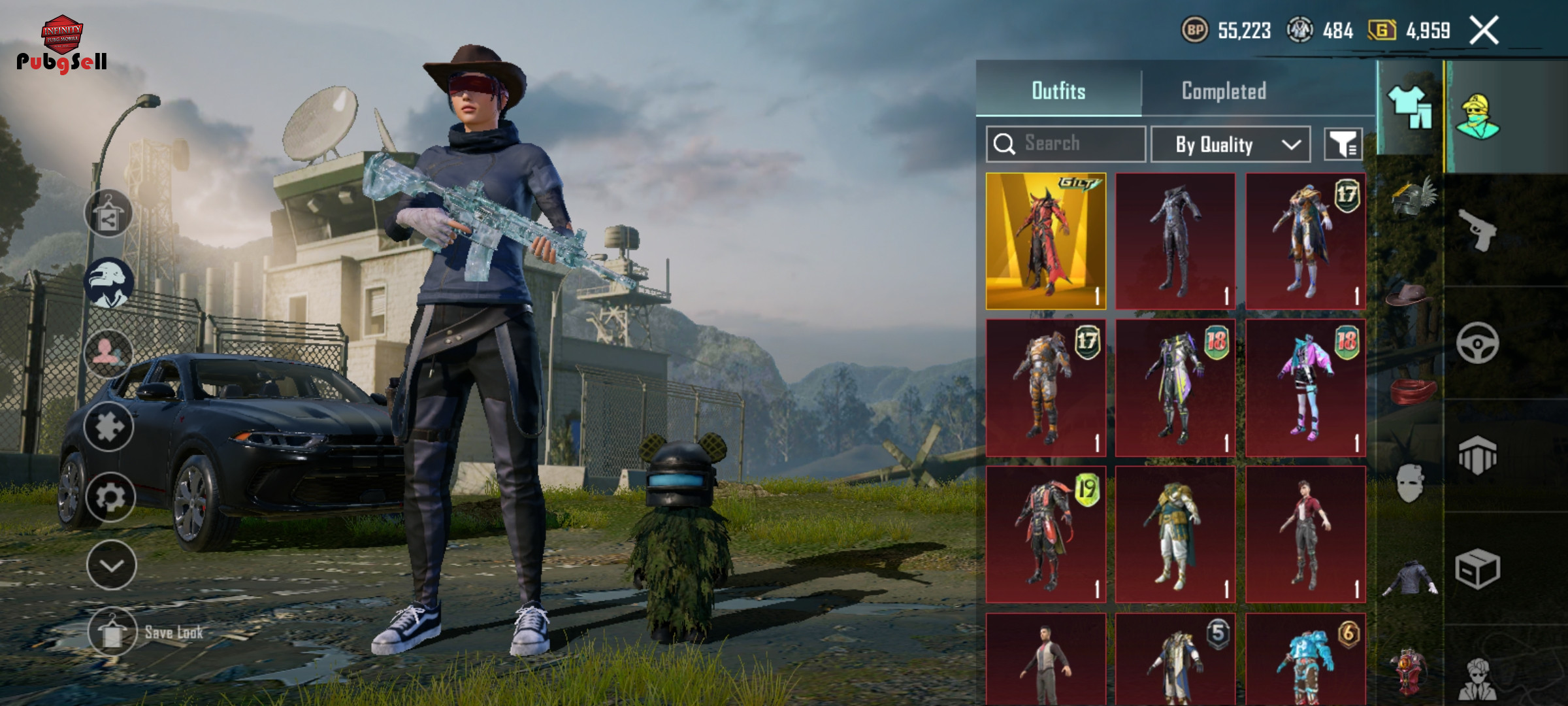Open the white face mask category
The image size is (1568, 706).
[x=1410, y=484]
